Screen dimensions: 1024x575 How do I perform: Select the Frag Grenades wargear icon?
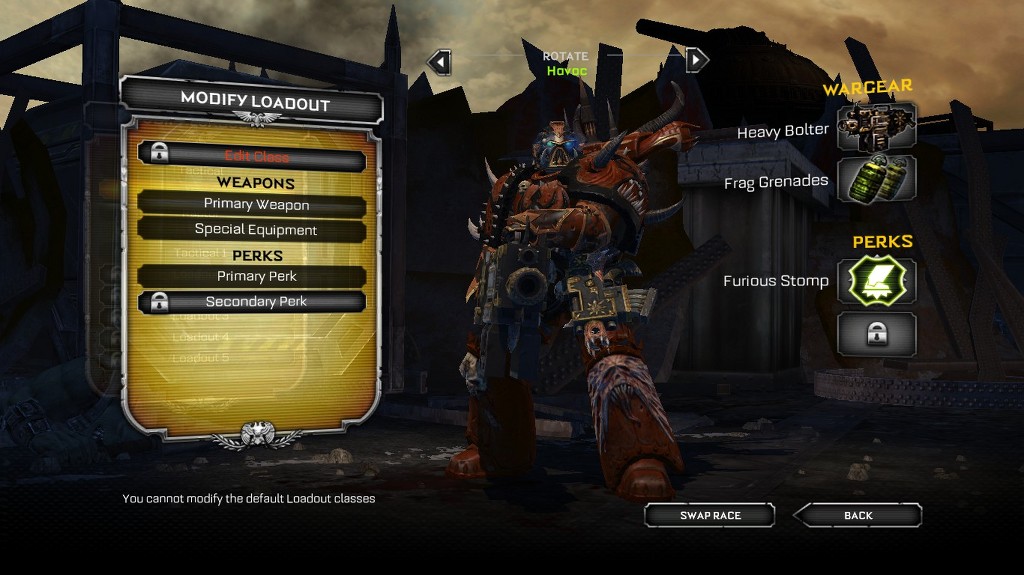coord(876,179)
